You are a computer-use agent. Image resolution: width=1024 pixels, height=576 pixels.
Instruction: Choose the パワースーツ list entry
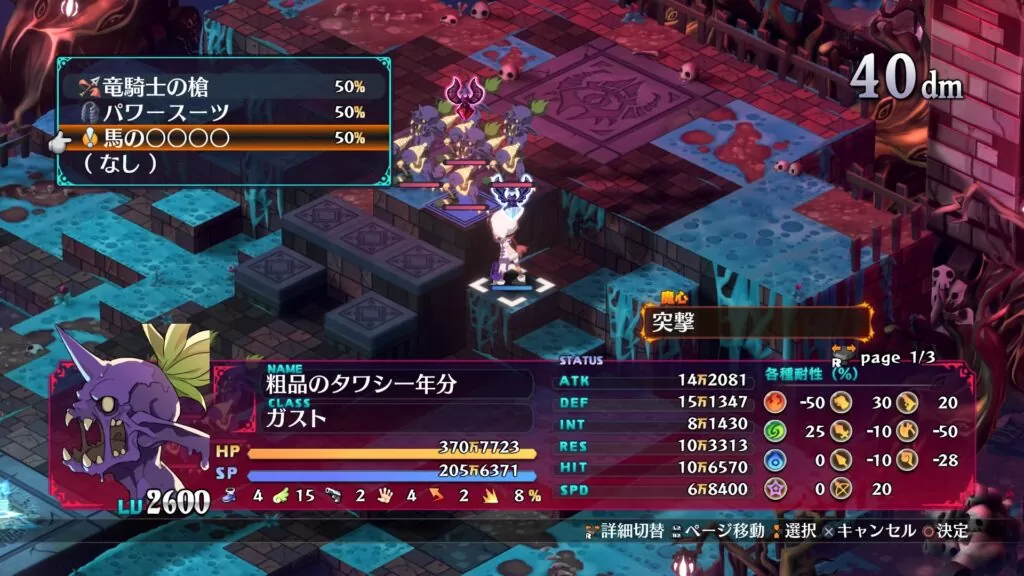pos(220,112)
